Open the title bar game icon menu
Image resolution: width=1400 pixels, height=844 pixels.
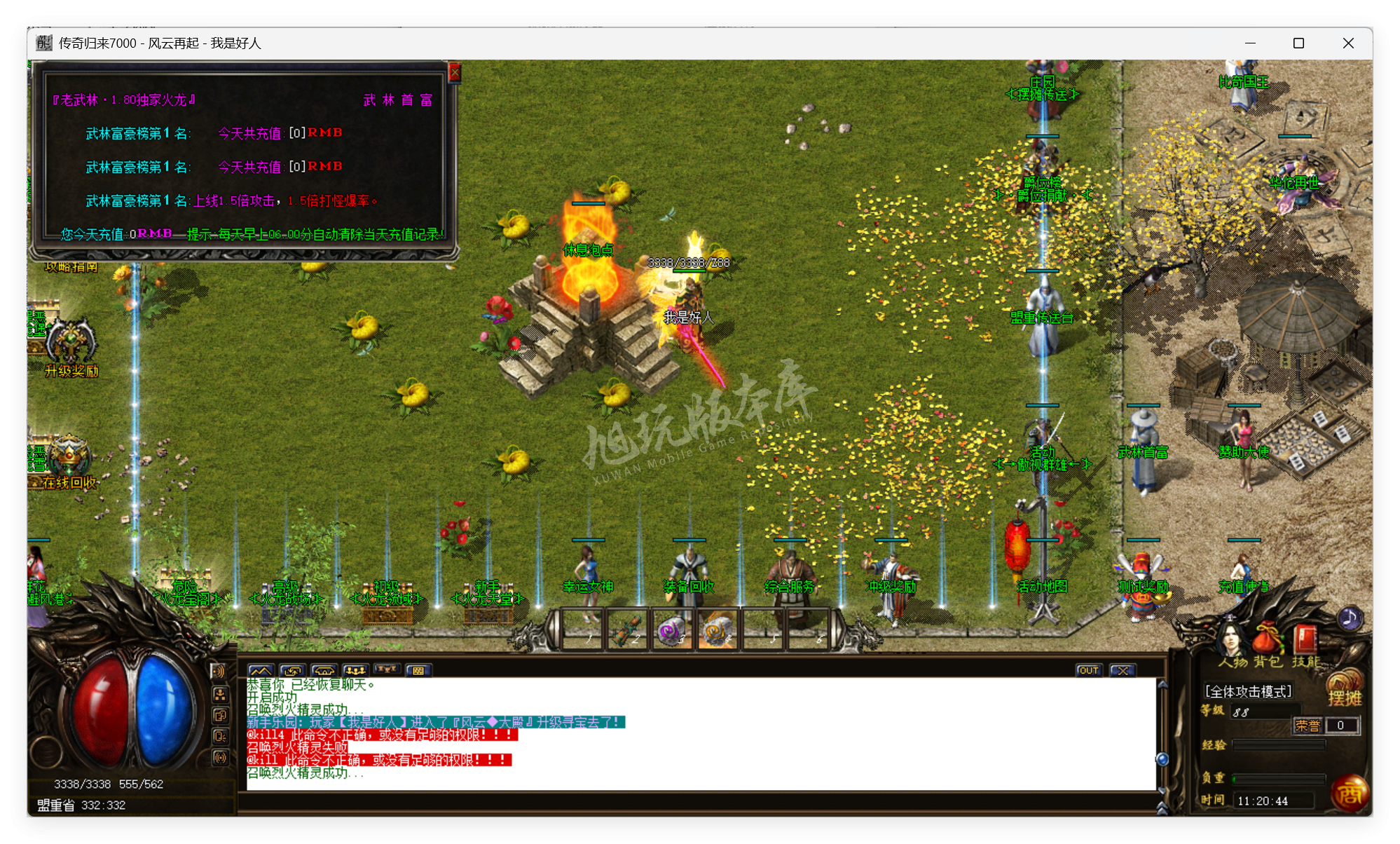[x=42, y=43]
